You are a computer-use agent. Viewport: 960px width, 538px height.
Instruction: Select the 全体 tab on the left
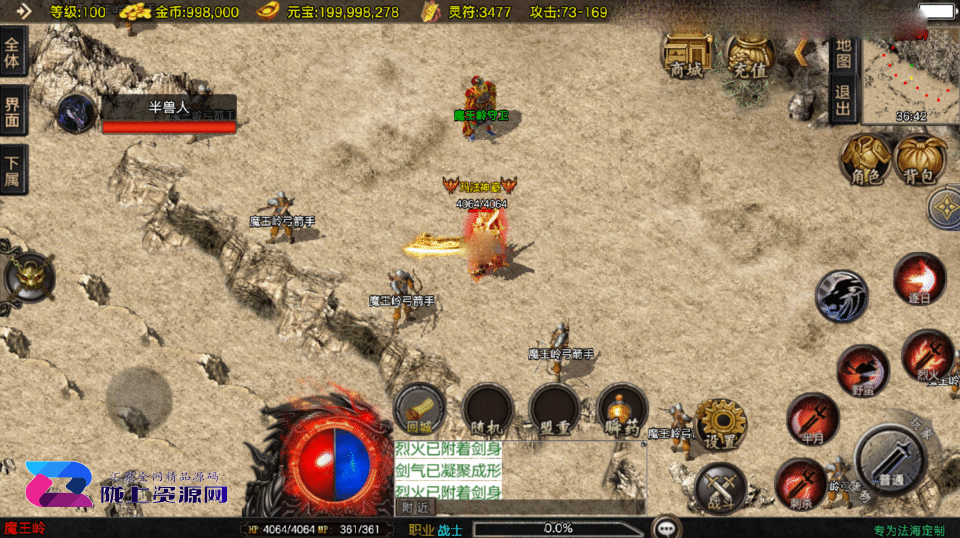13,52
